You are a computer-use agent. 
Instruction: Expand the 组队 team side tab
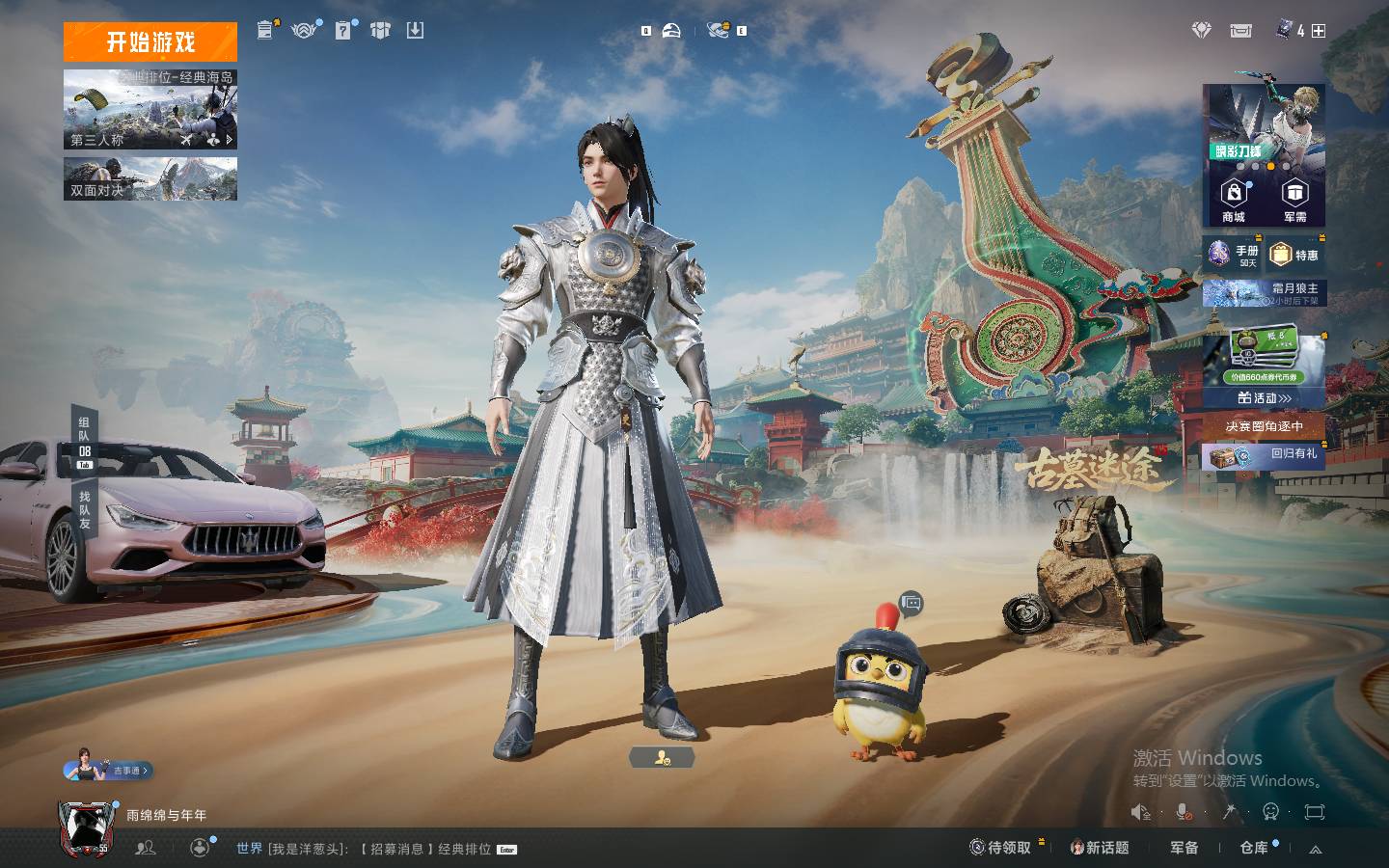click(x=85, y=437)
